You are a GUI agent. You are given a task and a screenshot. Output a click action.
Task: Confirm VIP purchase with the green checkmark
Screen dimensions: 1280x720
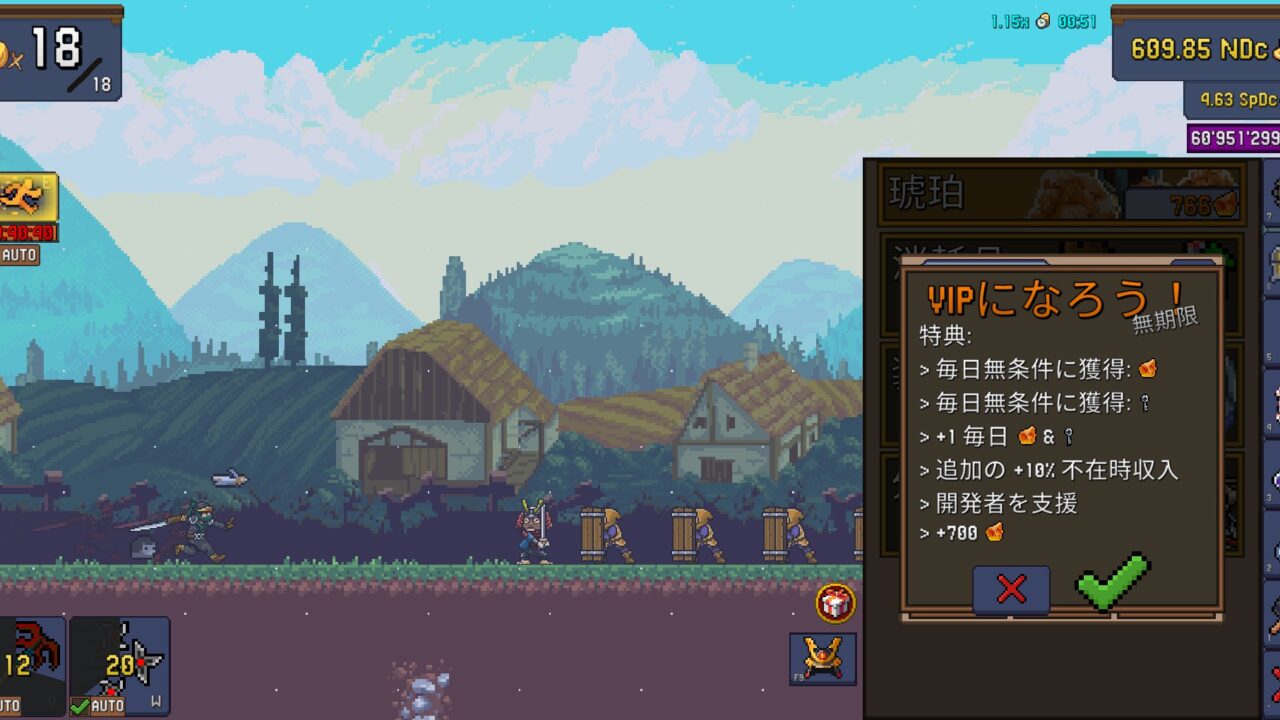pos(1112,581)
